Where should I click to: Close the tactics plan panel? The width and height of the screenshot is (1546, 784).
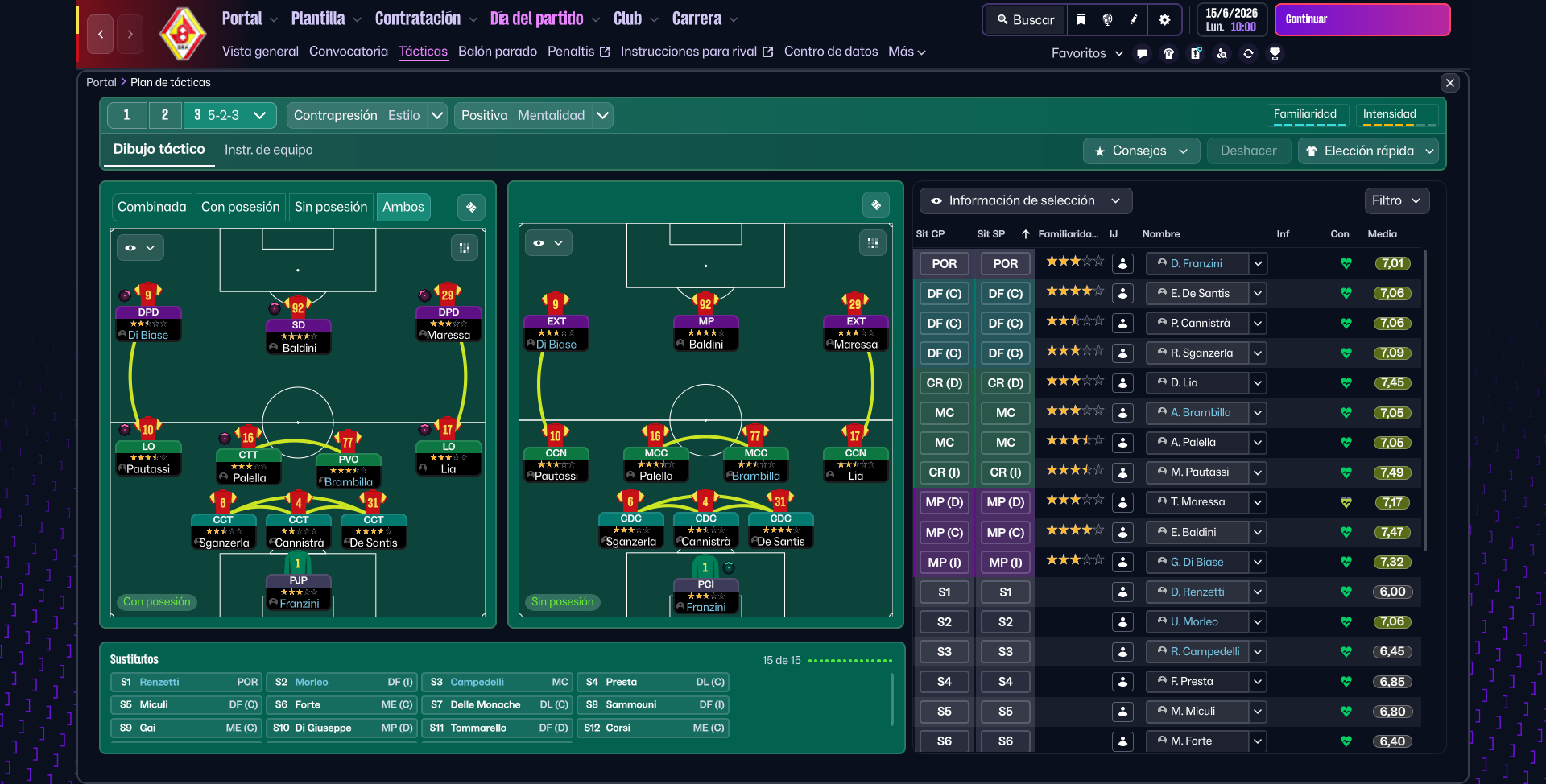click(1449, 82)
